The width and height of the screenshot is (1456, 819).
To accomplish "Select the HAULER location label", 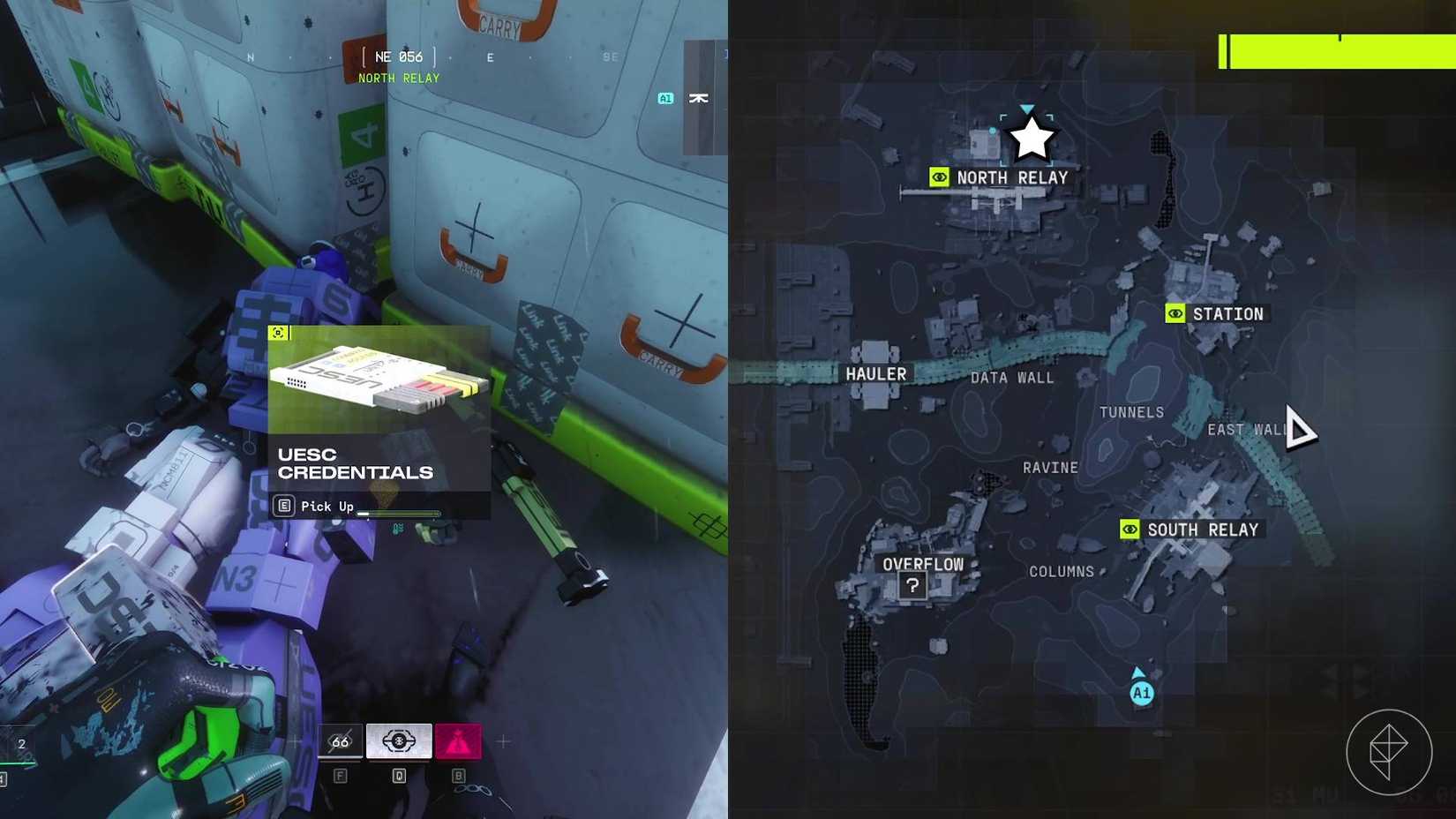I will tap(876, 373).
